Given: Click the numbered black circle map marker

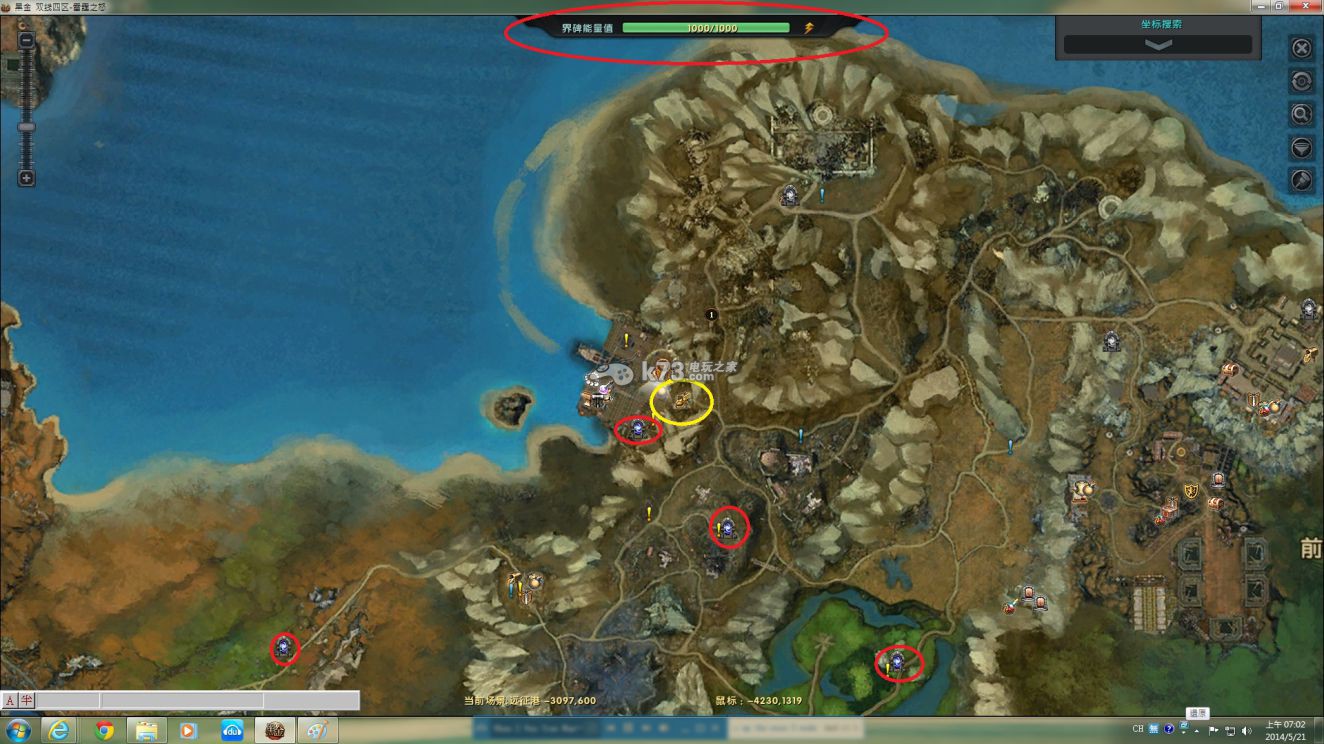Looking at the screenshot, I should pyautogui.click(x=712, y=314).
